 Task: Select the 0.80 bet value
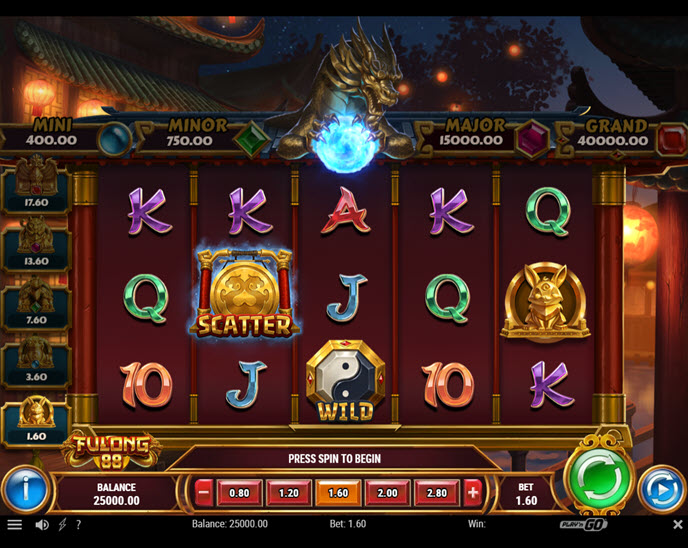(240, 492)
